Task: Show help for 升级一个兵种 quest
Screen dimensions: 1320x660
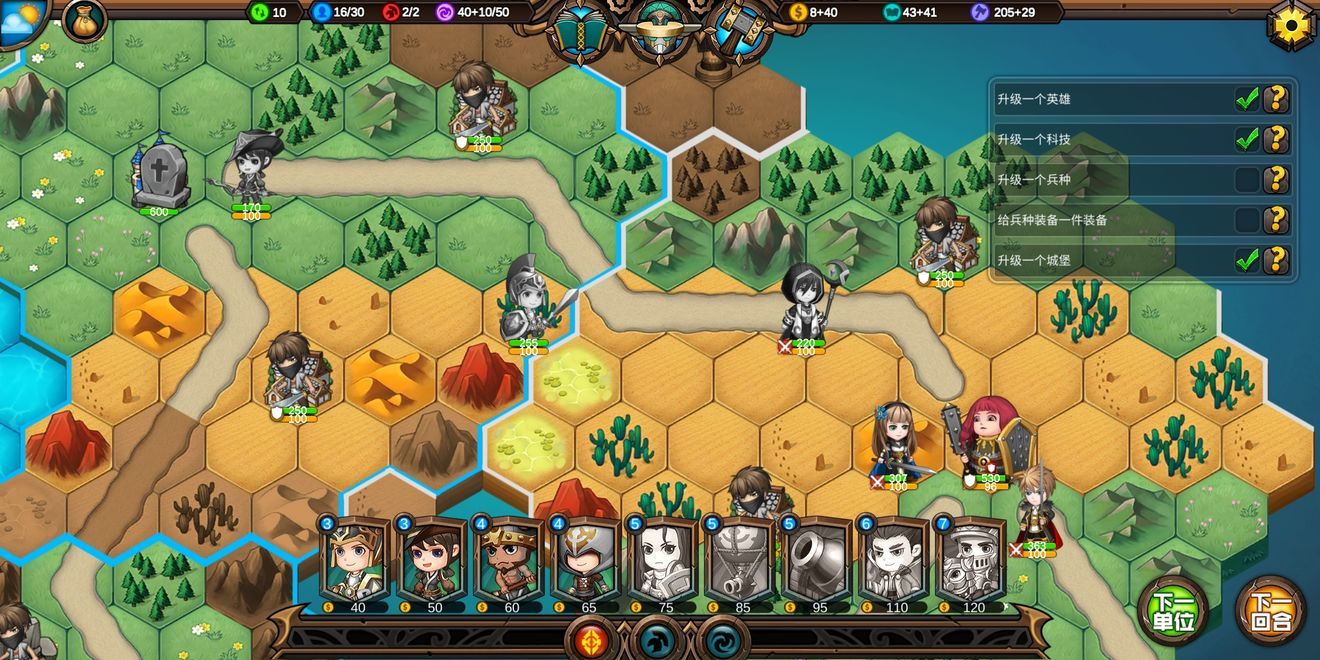Action: coord(1275,180)
